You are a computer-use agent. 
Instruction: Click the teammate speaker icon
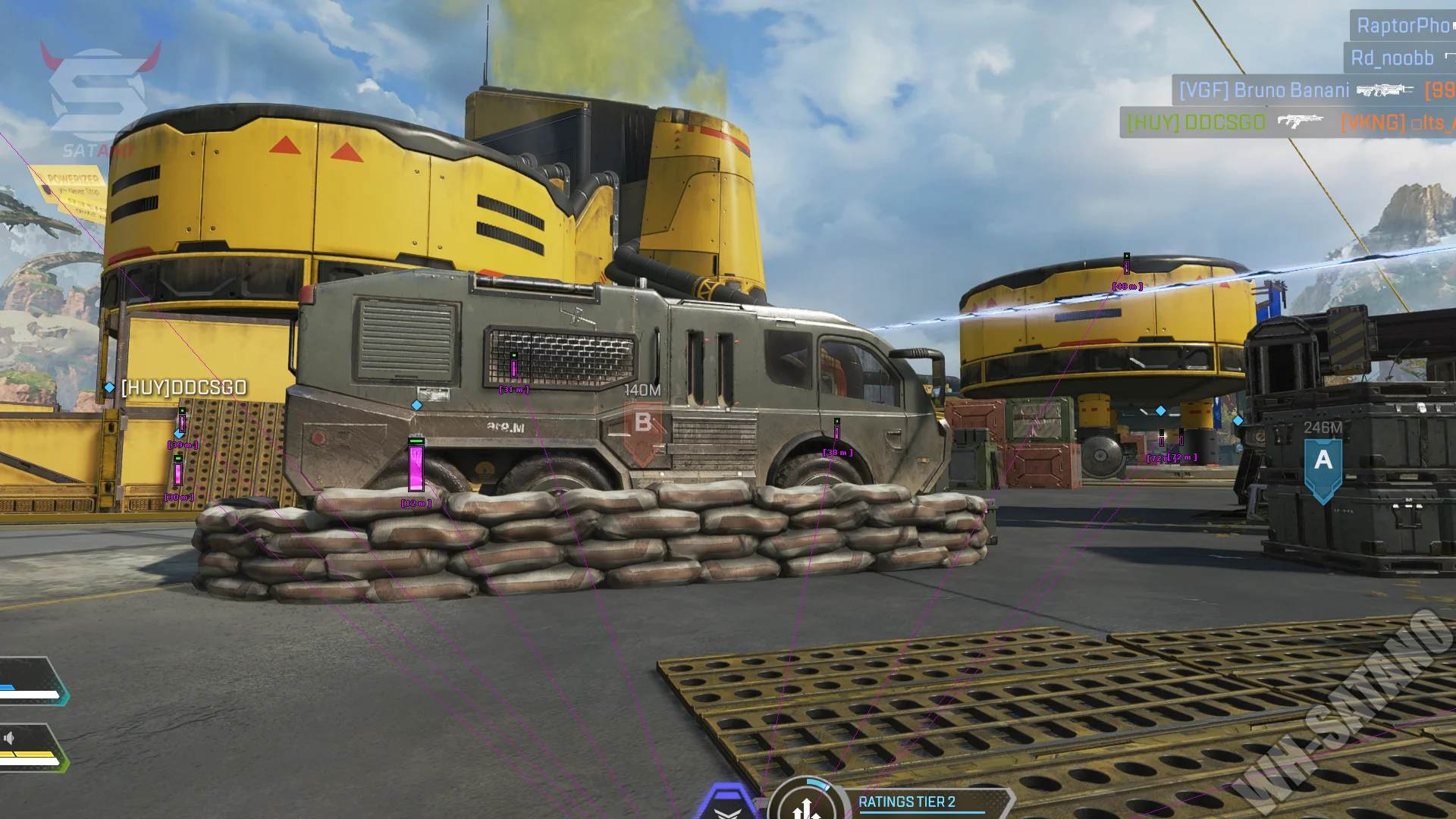(9, 738)
